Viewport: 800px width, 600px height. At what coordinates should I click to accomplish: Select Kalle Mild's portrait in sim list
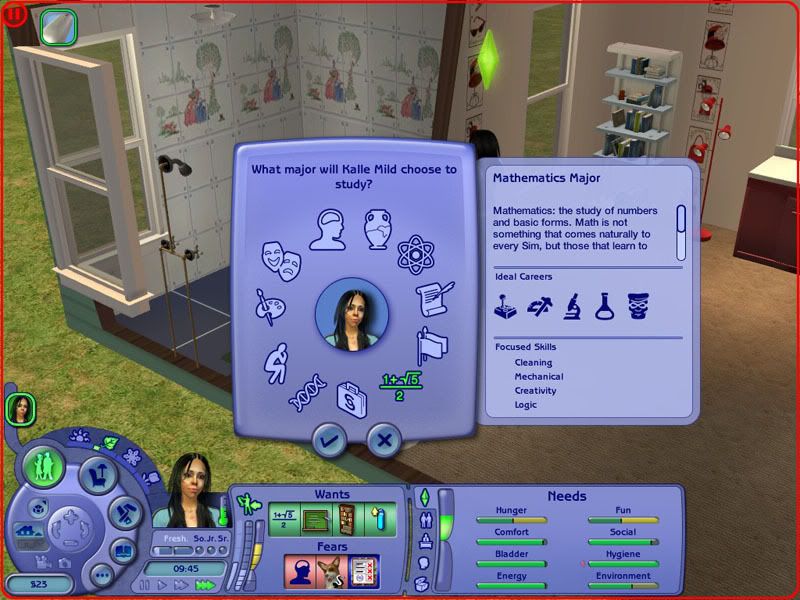tap(20, 408)
